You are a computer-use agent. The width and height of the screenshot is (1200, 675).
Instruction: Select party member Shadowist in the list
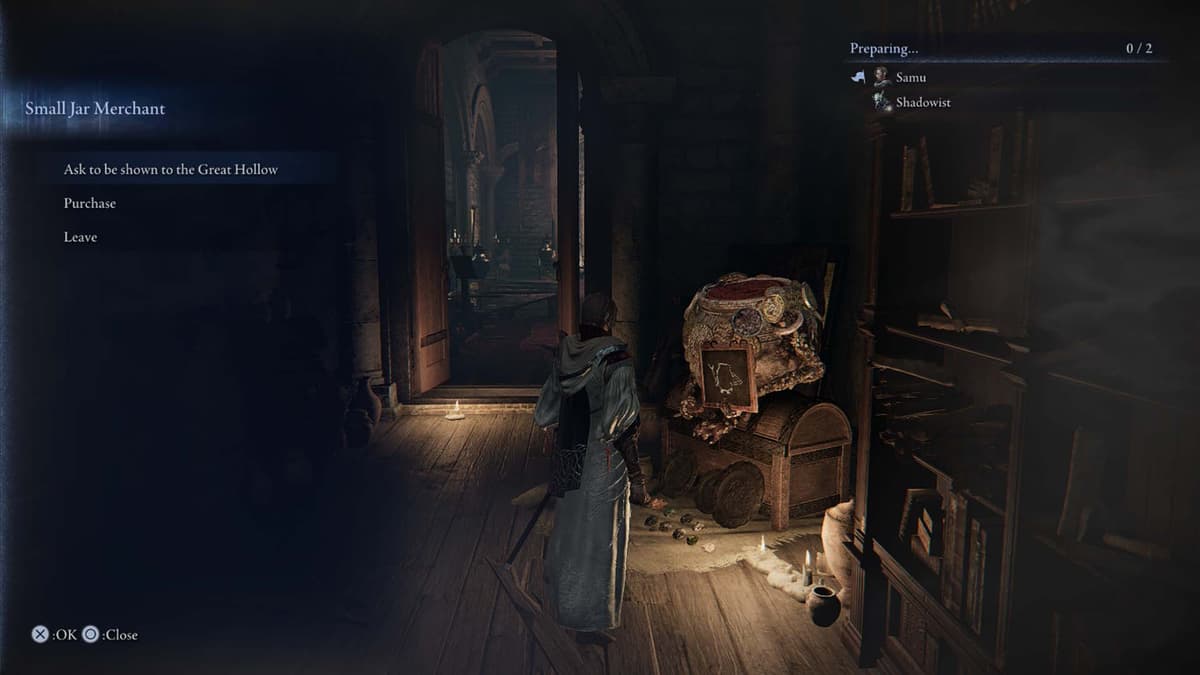(x=922, y=102)
